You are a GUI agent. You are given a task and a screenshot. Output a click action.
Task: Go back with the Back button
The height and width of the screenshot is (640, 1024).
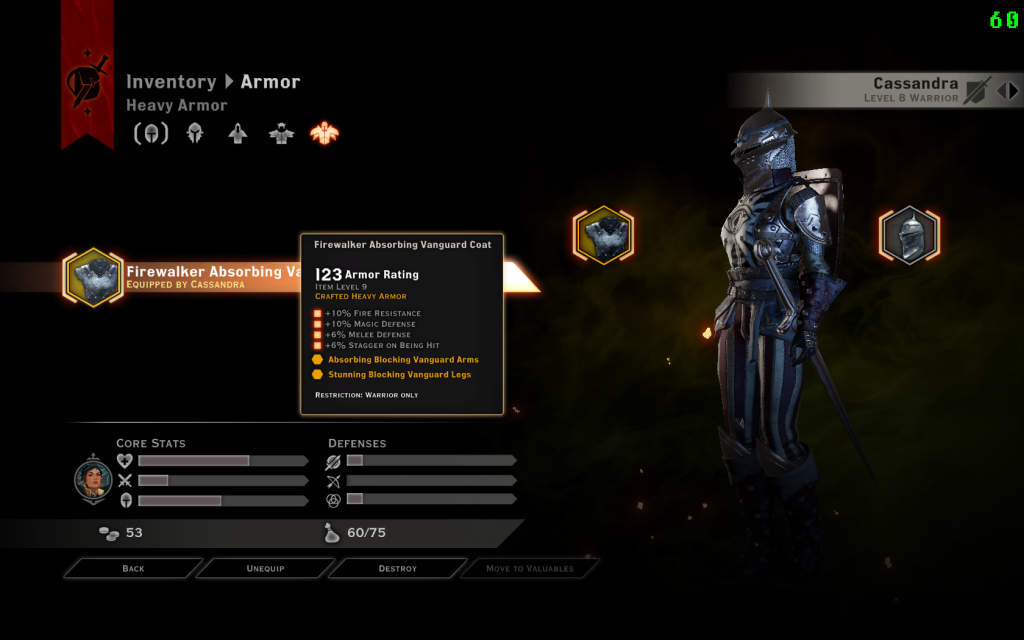133,568
